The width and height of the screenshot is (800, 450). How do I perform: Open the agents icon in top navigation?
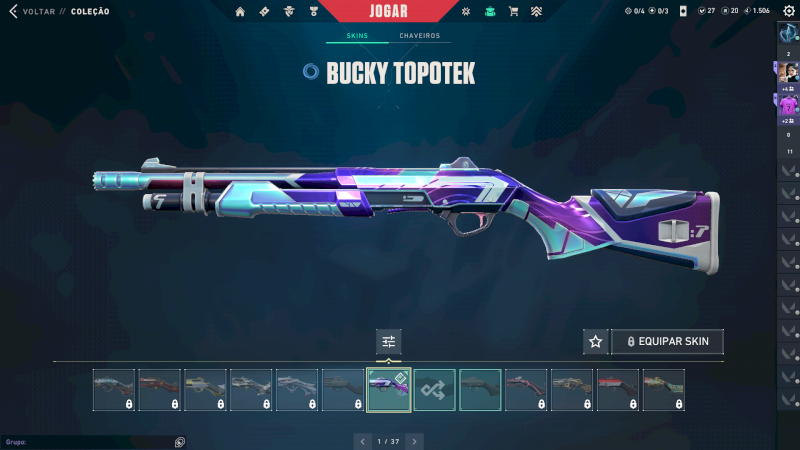click(289, 12)
